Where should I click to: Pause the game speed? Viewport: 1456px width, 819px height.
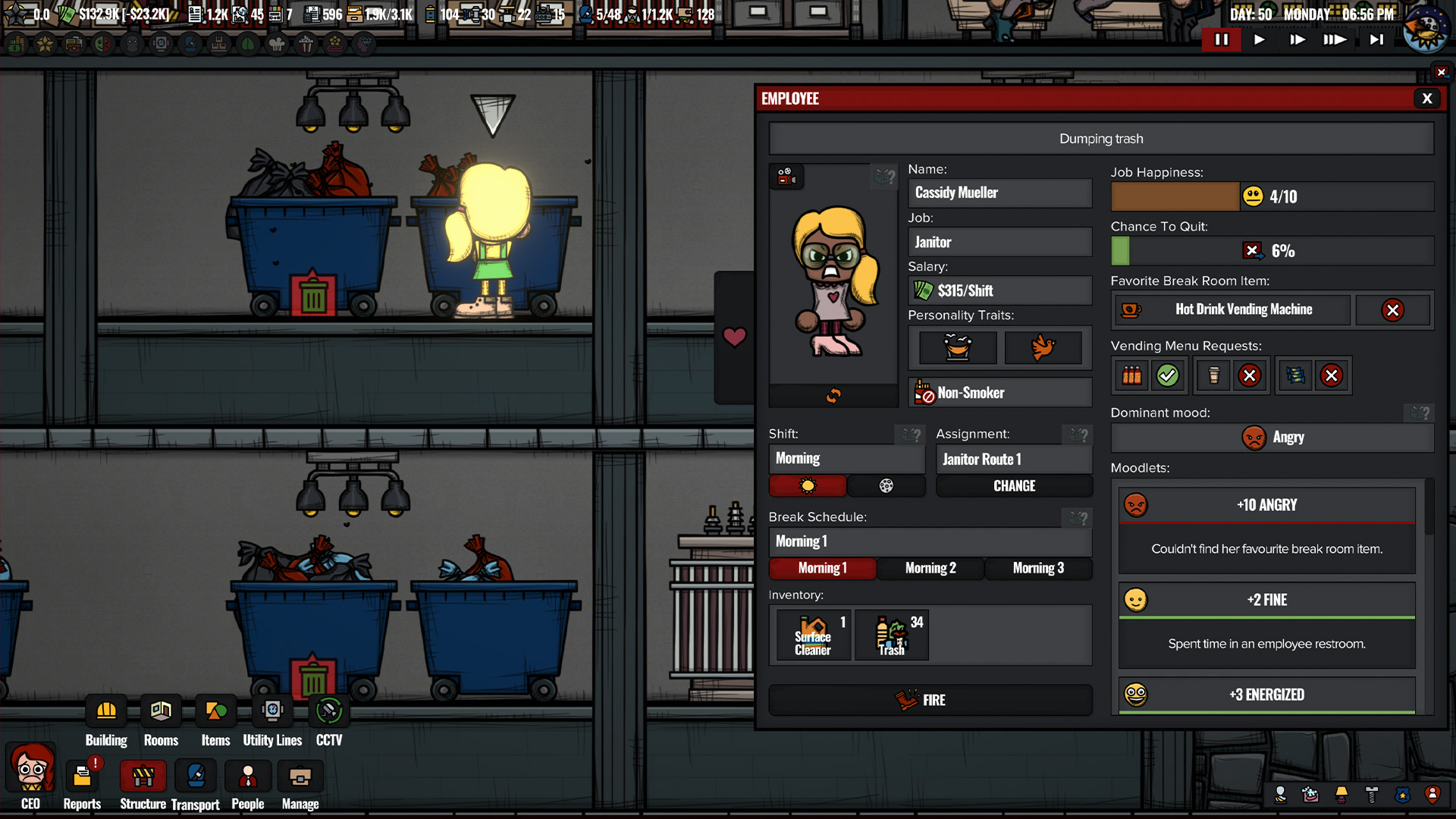tap(1221, 39)
